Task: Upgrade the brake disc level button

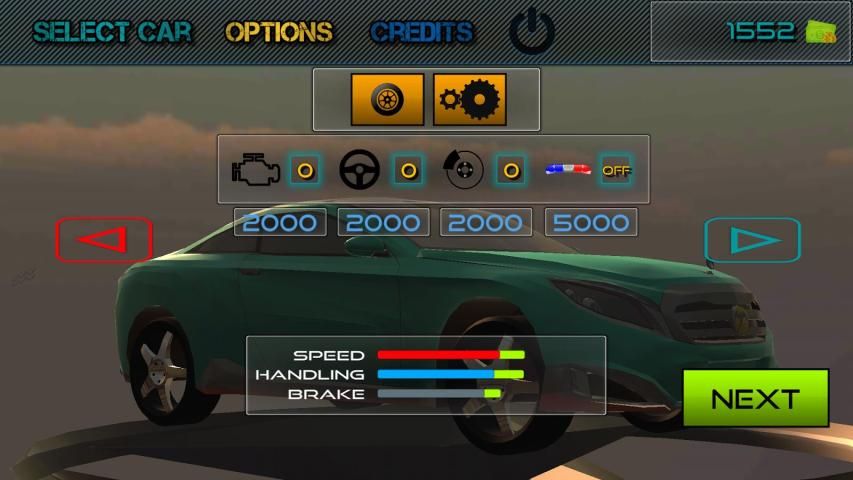Action: pos(511,170)
